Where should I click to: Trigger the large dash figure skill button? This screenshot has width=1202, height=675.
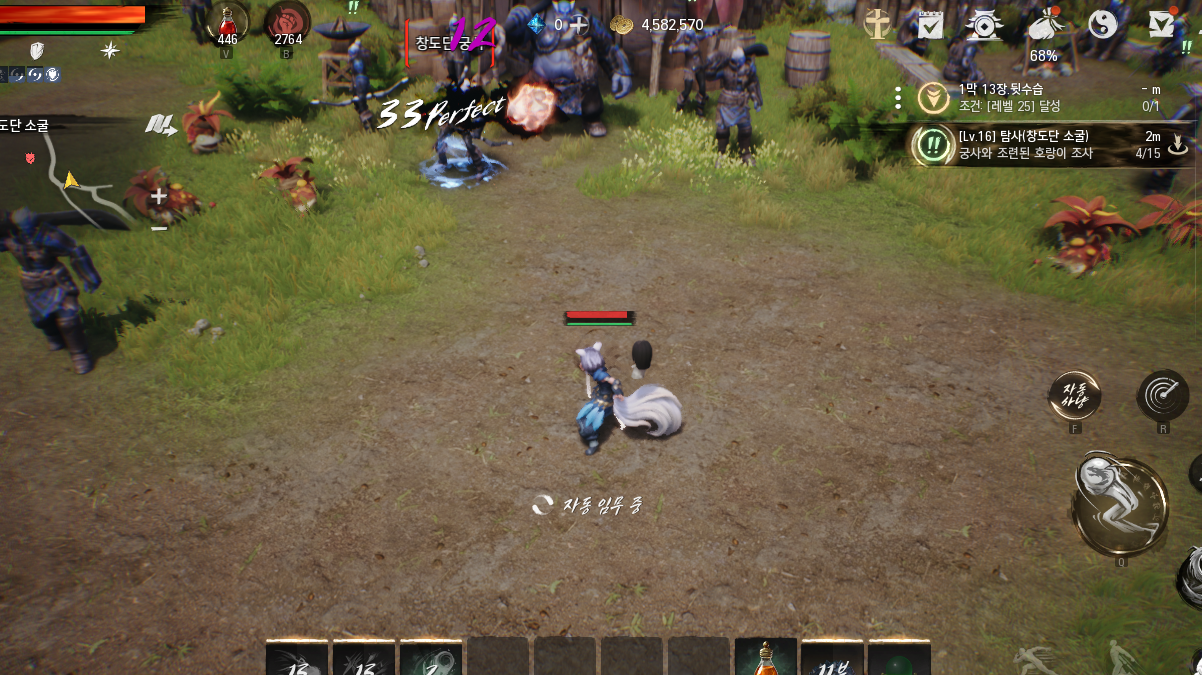(1120, 505)
